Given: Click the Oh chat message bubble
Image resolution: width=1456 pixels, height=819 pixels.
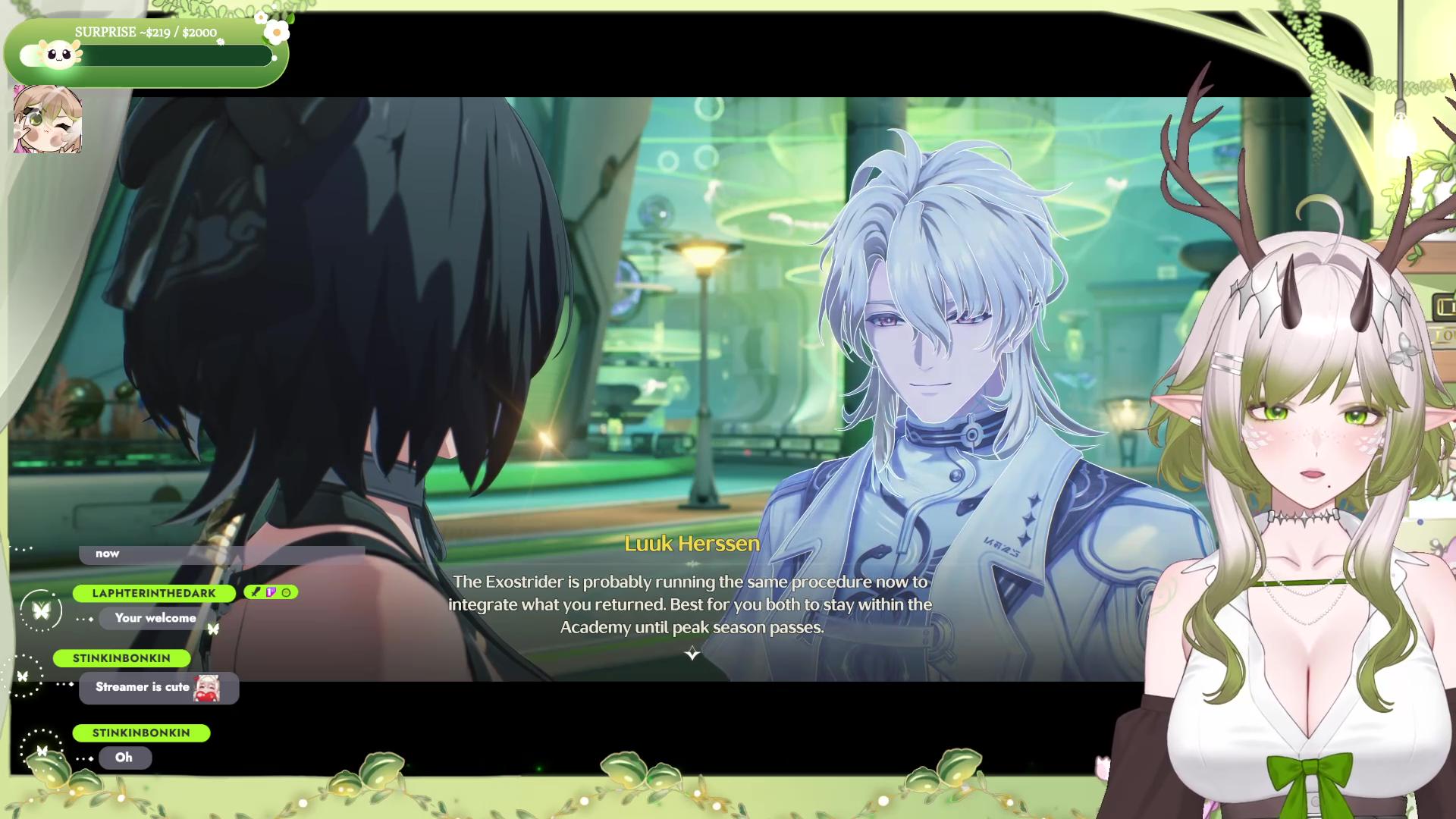Looking at the screenshot, I should (x=124, y=757).
